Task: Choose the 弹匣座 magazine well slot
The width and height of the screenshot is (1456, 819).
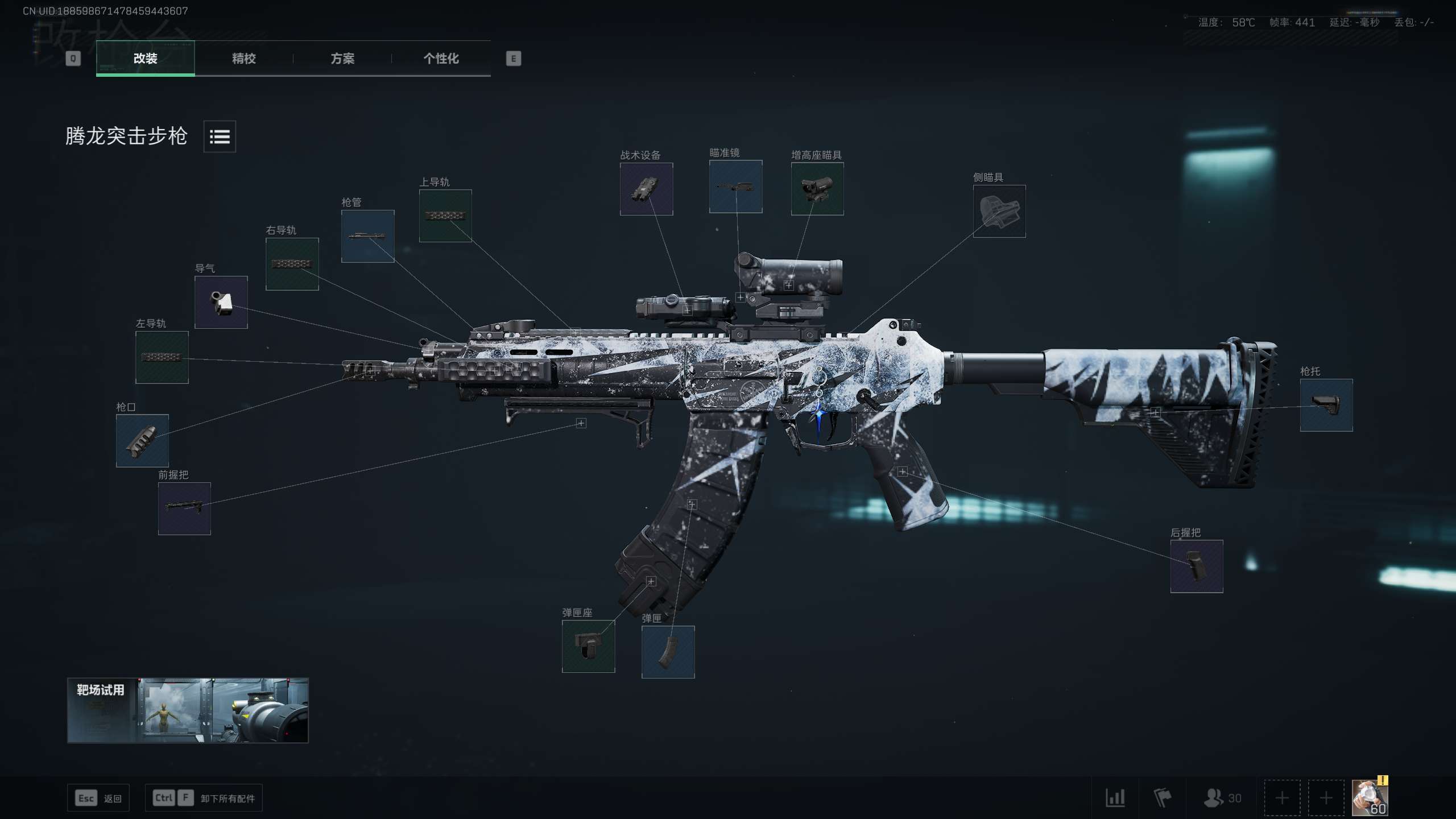Action: click(588, 646)
